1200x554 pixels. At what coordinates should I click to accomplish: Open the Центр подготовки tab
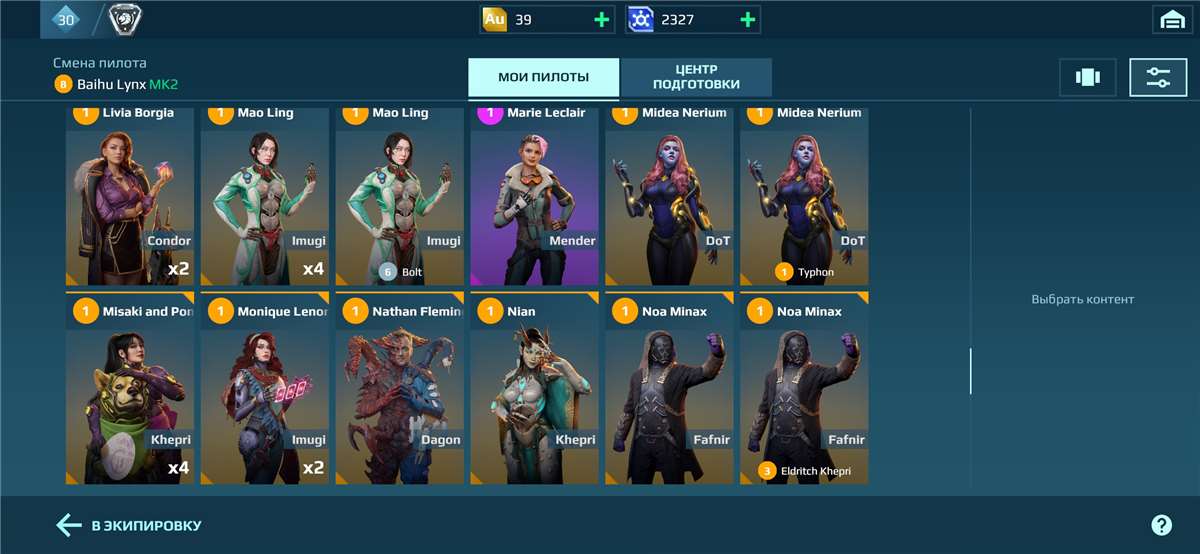696,78
